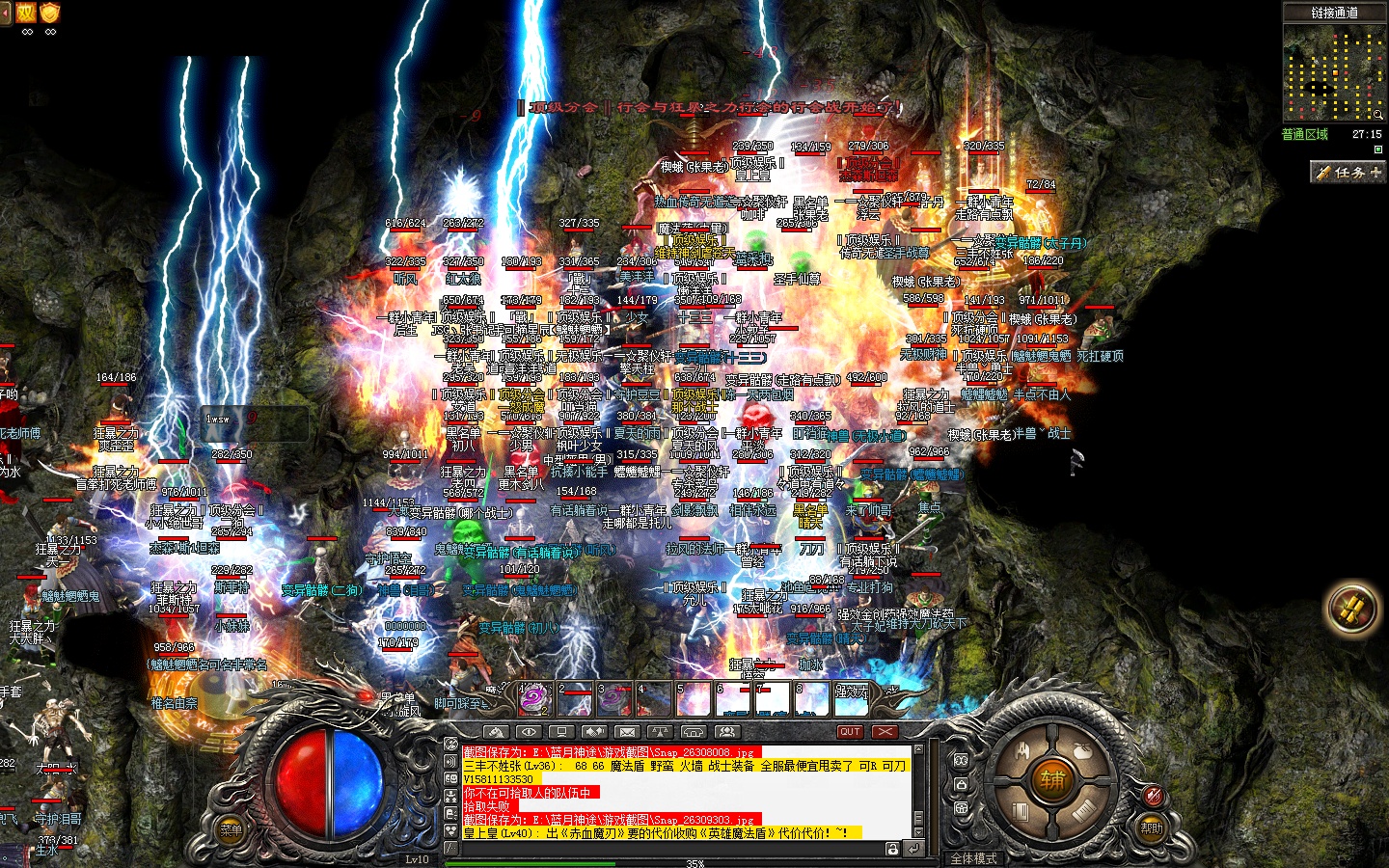Click the balance scales trade icon
The height and width of the screenshot is (868, 1389).
660,732
